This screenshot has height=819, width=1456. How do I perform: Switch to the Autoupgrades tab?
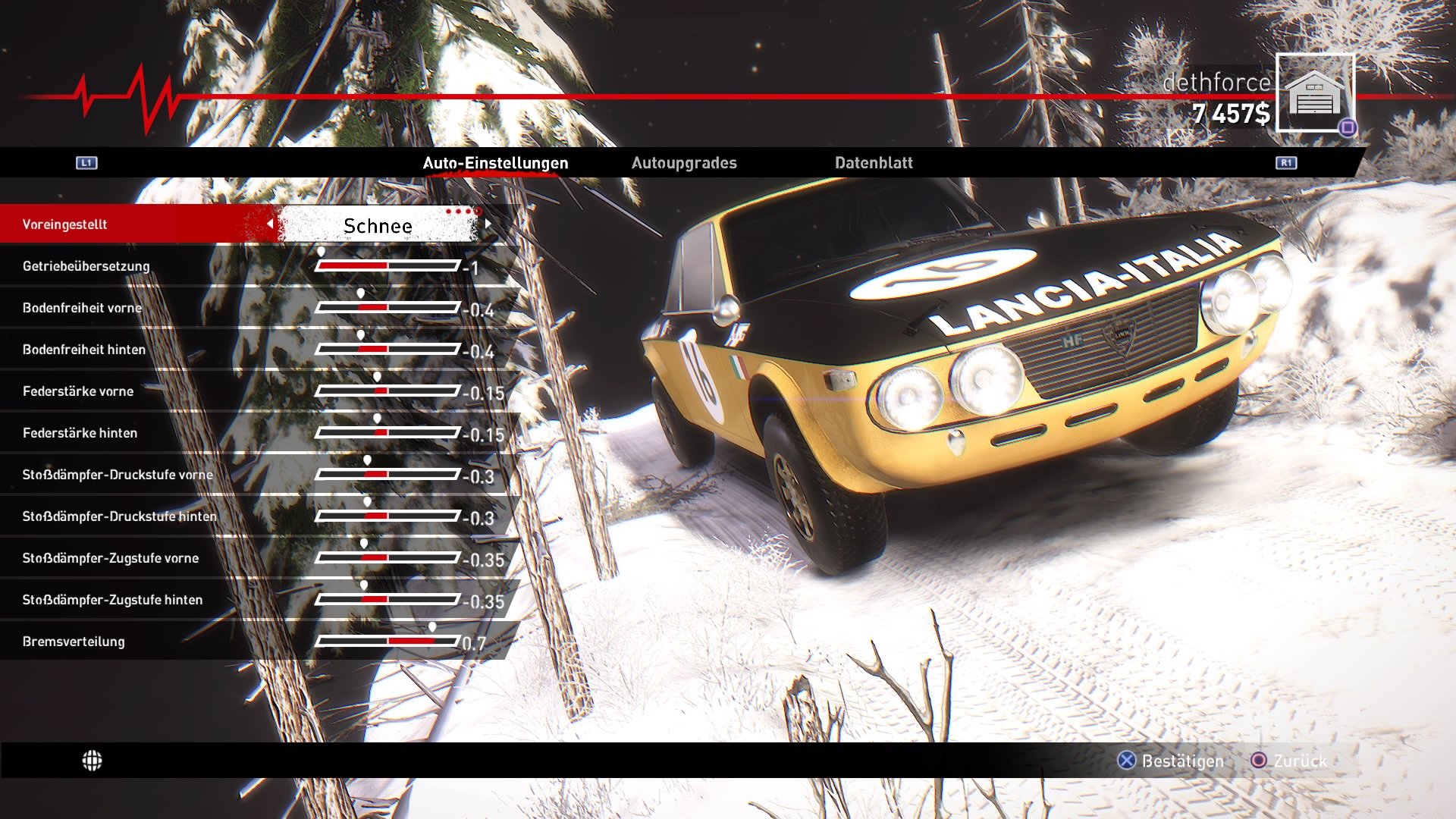(x=685, y=162)
